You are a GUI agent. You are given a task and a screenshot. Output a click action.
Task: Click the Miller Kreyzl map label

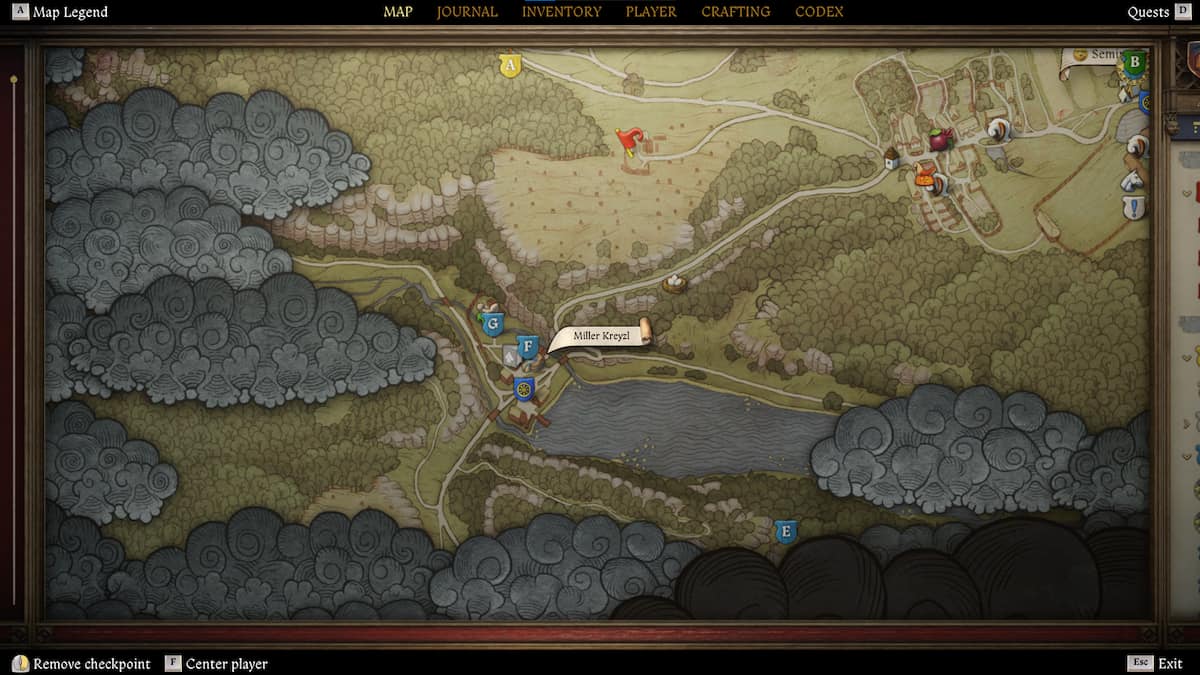(x=602, y=336)
